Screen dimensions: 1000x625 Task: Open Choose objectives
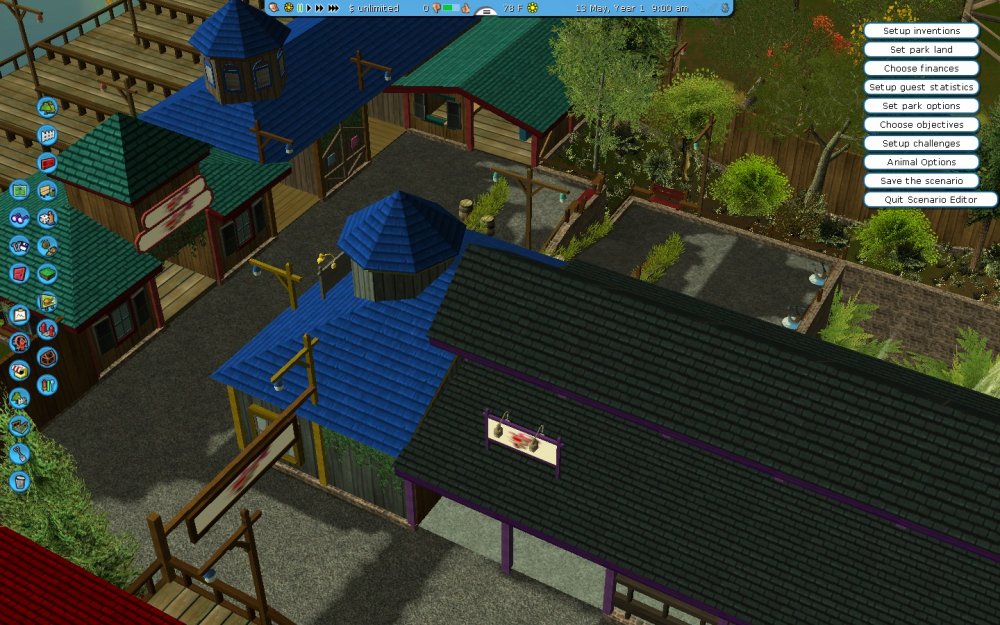(921, 125)
